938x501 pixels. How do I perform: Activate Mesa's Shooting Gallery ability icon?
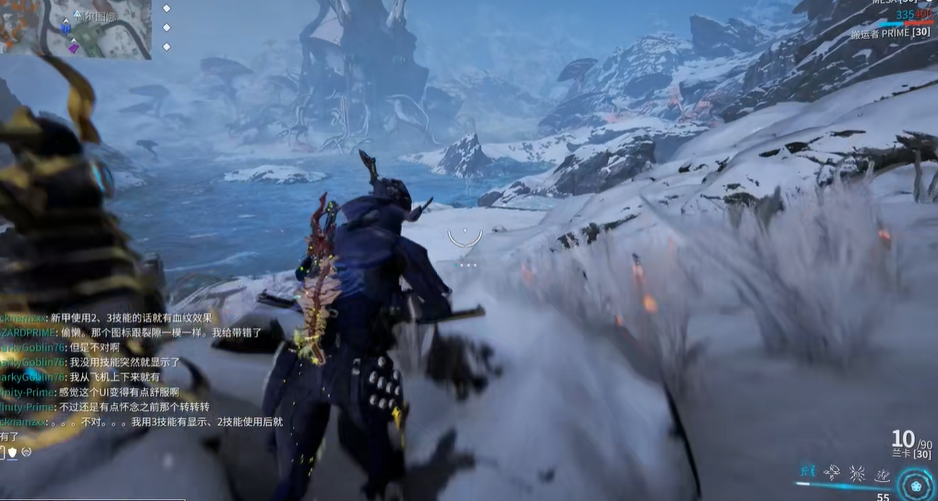tap(832, 471)
